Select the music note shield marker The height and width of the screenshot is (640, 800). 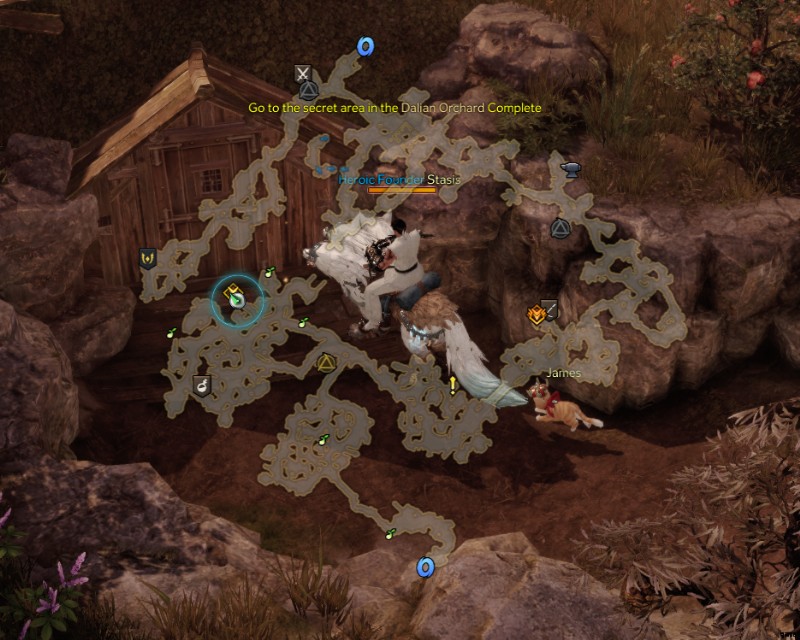pos(201,383)
